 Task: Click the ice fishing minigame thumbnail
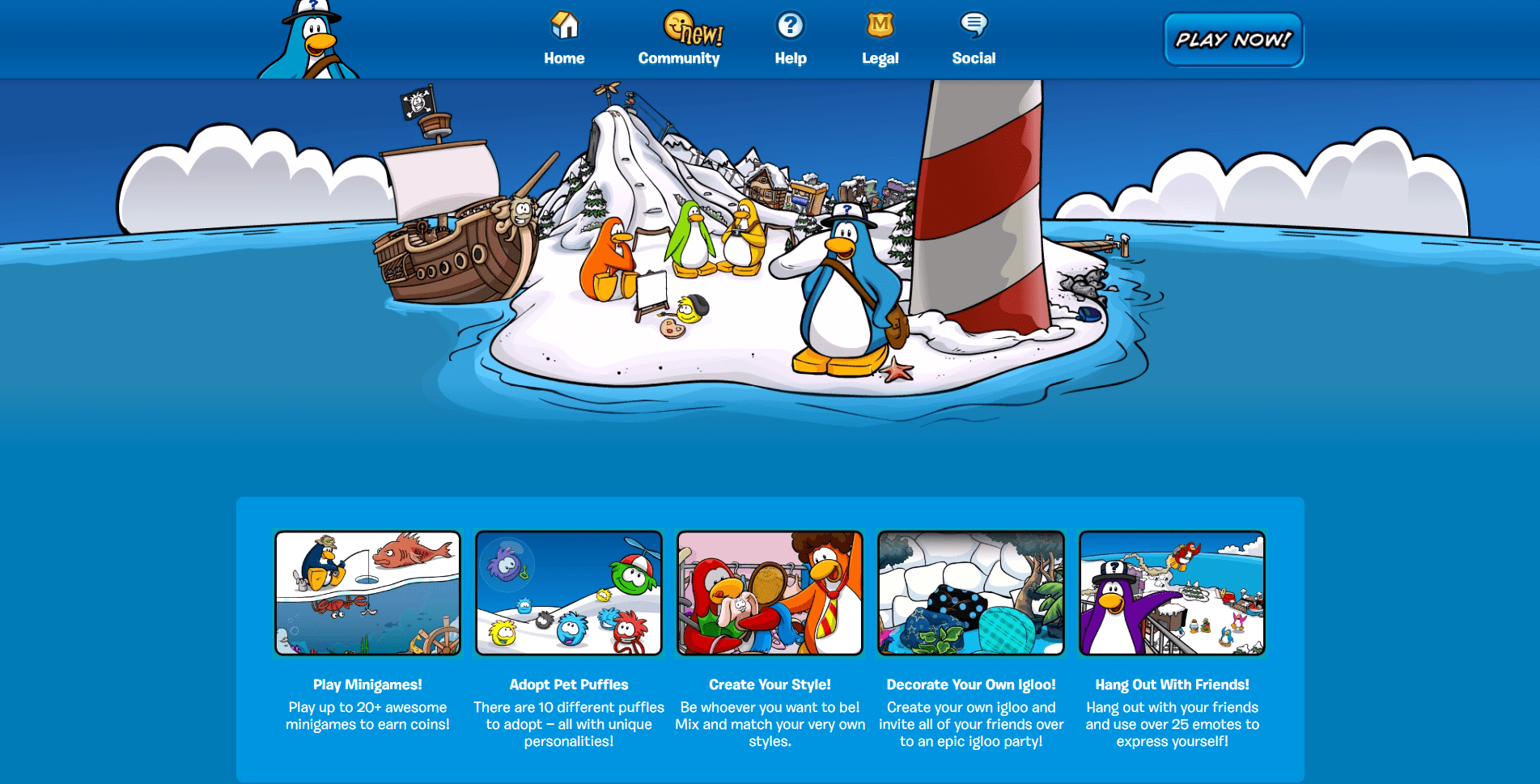click(367, 593)
